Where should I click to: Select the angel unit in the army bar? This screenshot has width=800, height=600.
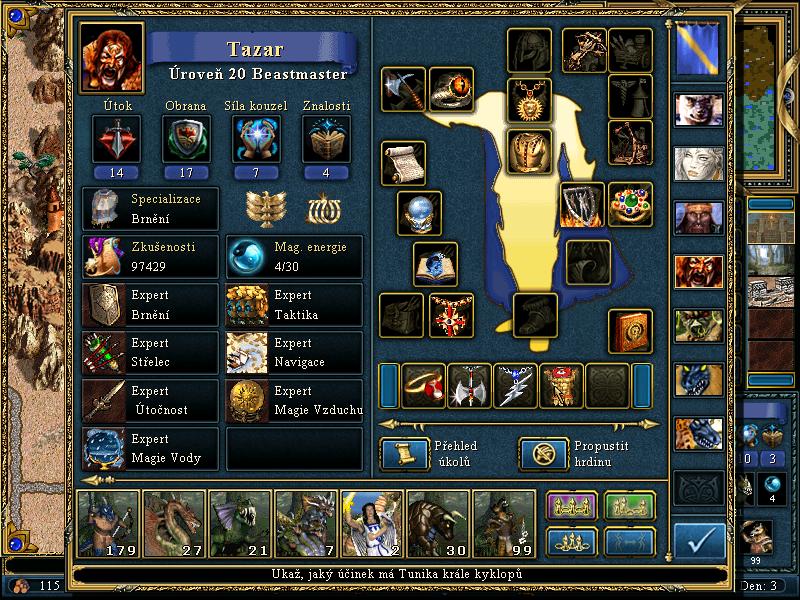click(370, 522)
